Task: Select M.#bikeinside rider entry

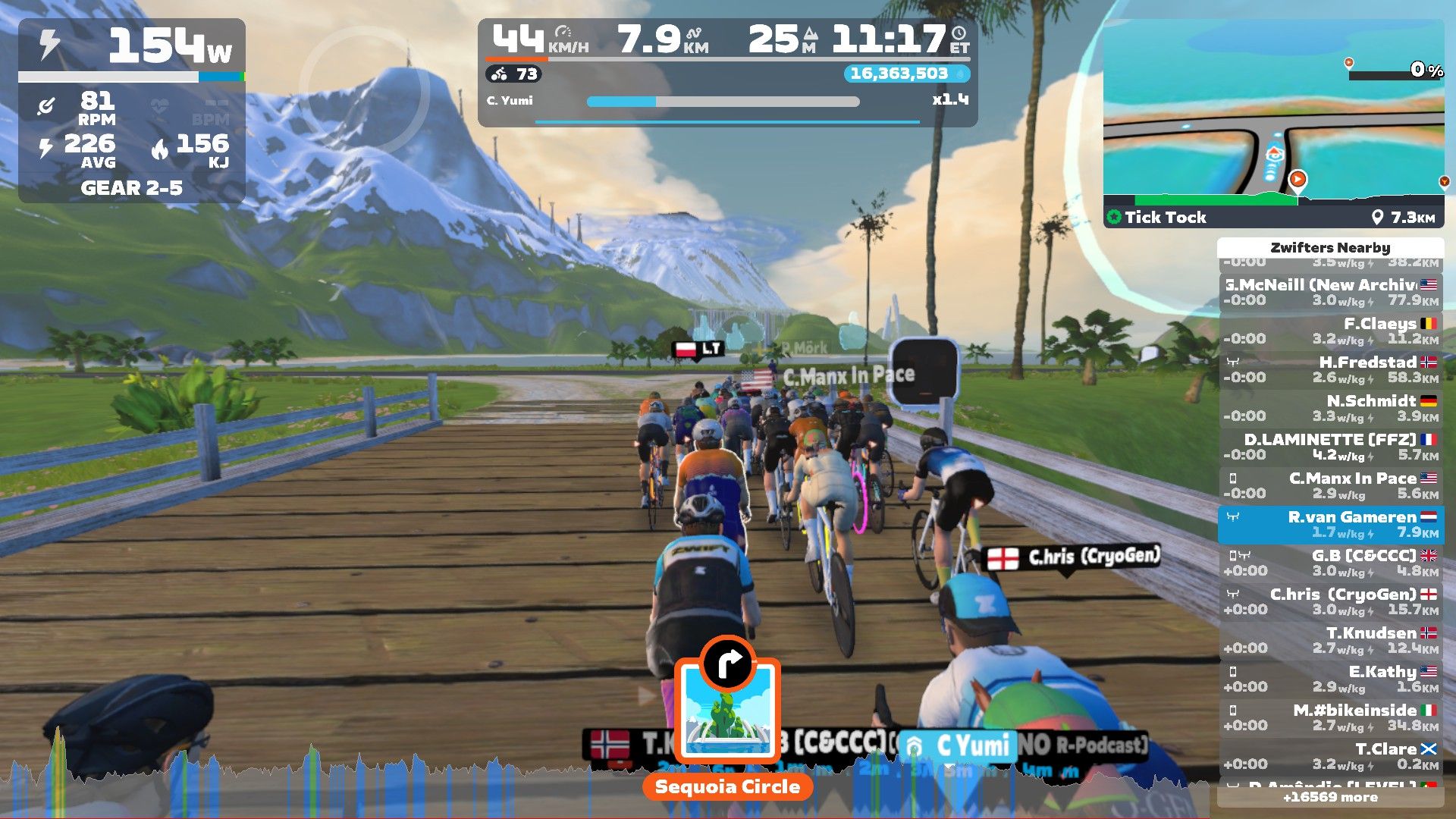Action: point(1331,717)
